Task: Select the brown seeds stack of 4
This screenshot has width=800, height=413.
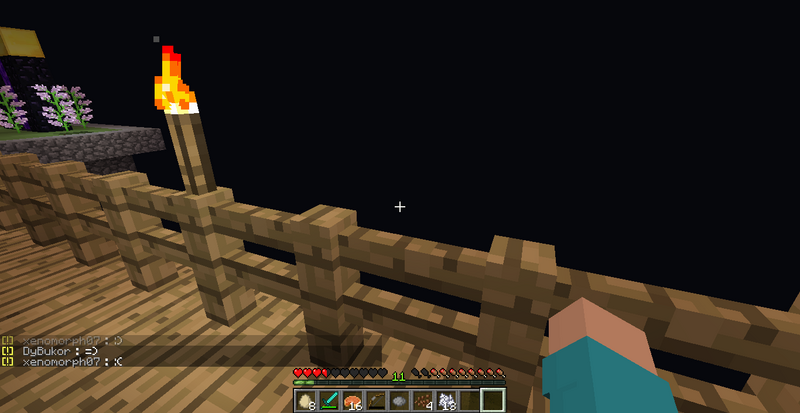Action: (x=421, y=401)
